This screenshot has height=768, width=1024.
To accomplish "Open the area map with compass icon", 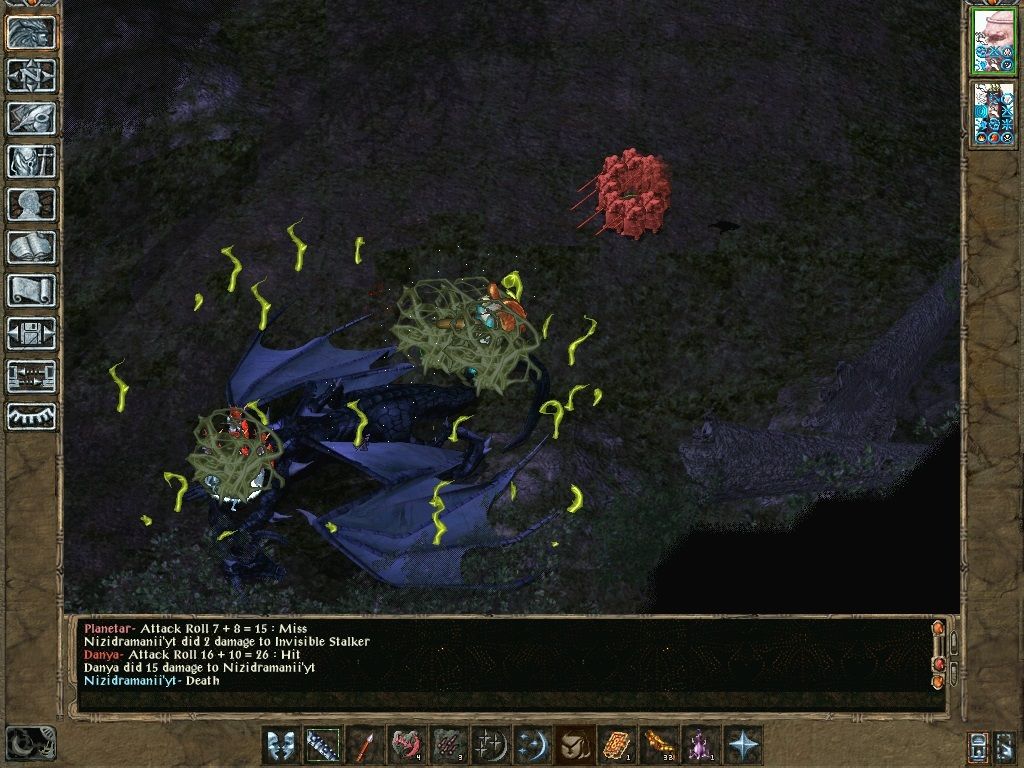I will (x=31, y=75).
